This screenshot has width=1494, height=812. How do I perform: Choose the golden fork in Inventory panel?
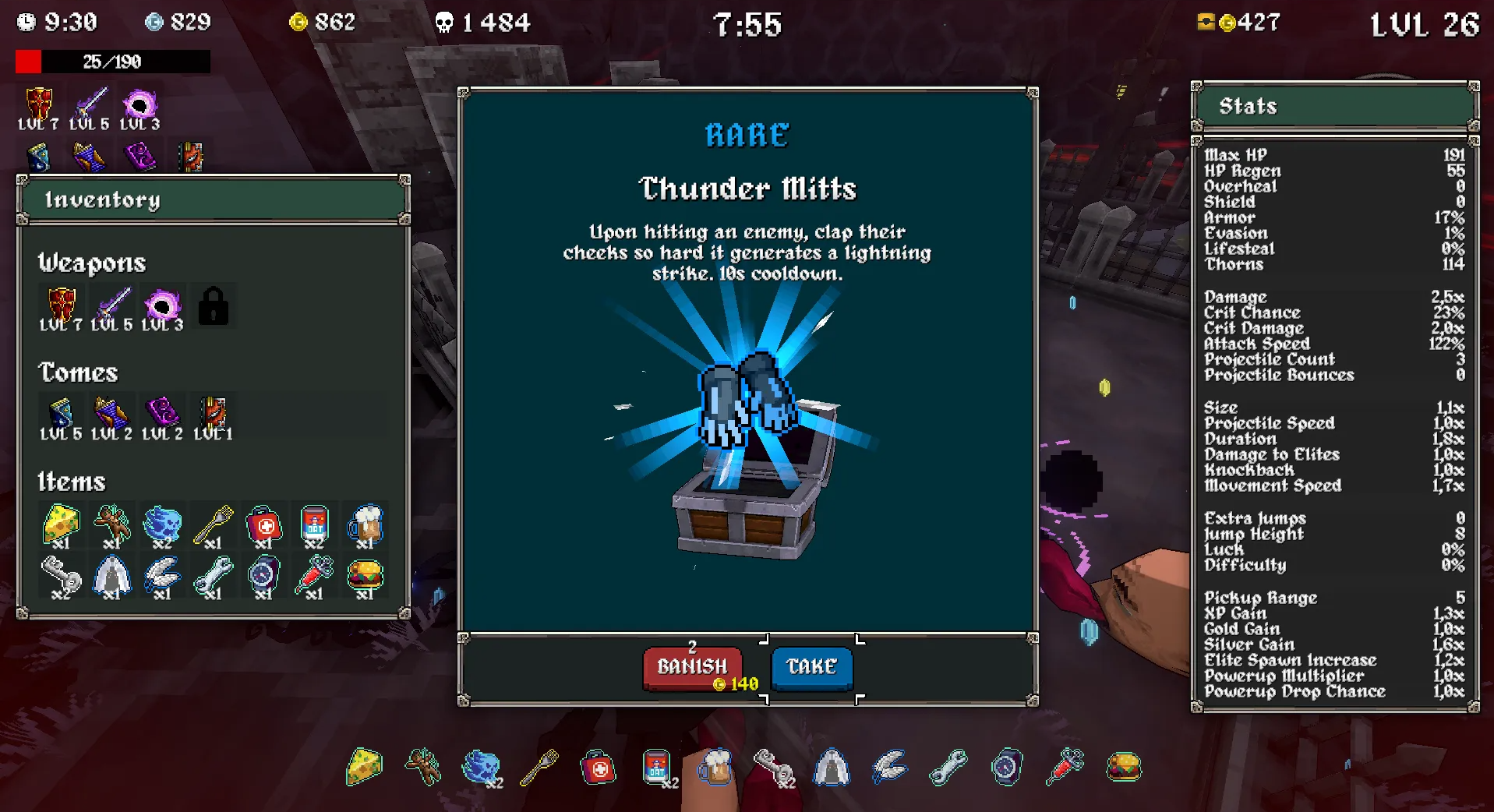tap(213, 524)
